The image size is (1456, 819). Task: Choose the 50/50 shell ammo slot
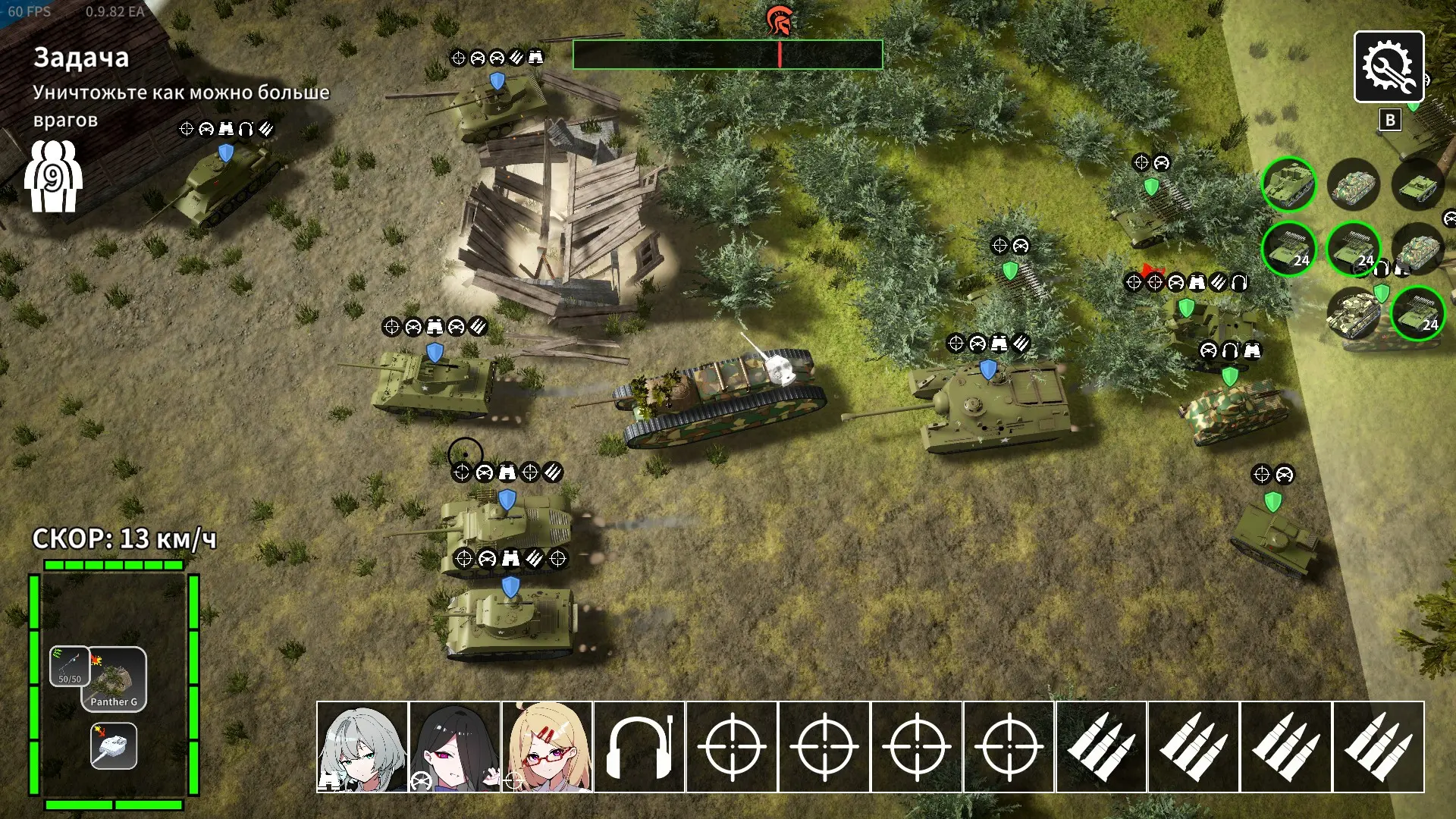pos(70,667)
